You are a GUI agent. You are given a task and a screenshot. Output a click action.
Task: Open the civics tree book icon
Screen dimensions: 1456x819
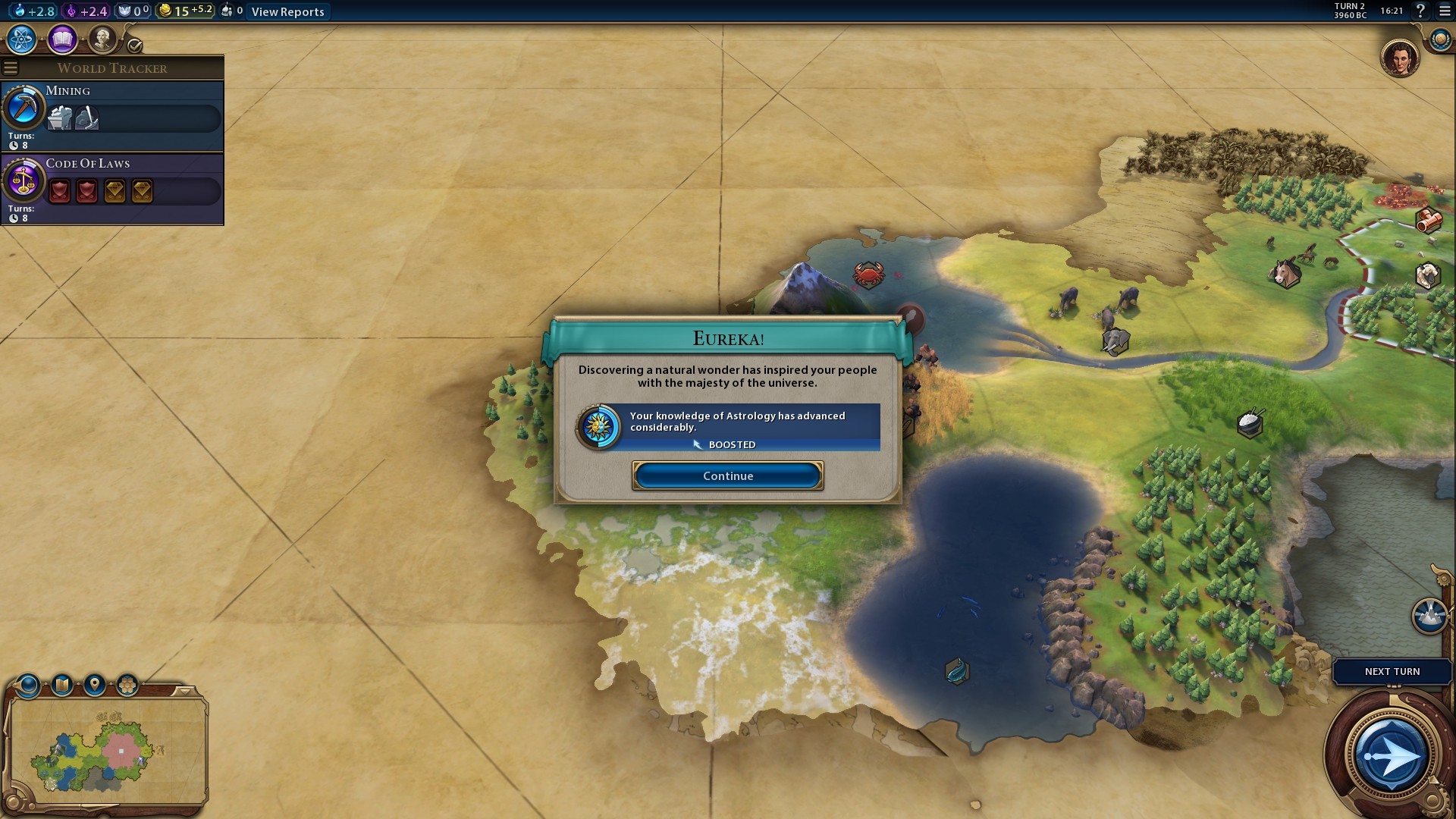pyautogui.click(x=62, y=39)
